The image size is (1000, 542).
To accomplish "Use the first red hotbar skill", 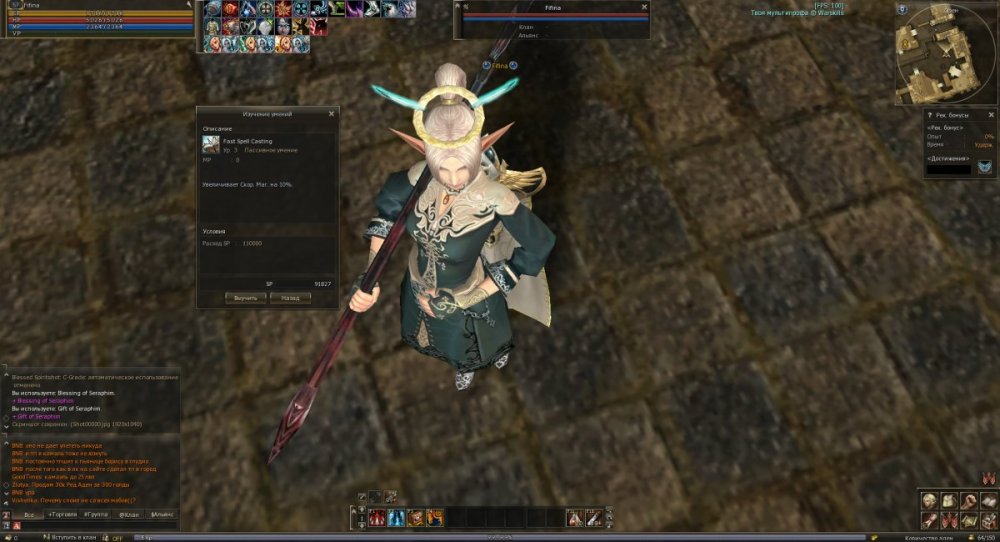I will coord(378,518).
